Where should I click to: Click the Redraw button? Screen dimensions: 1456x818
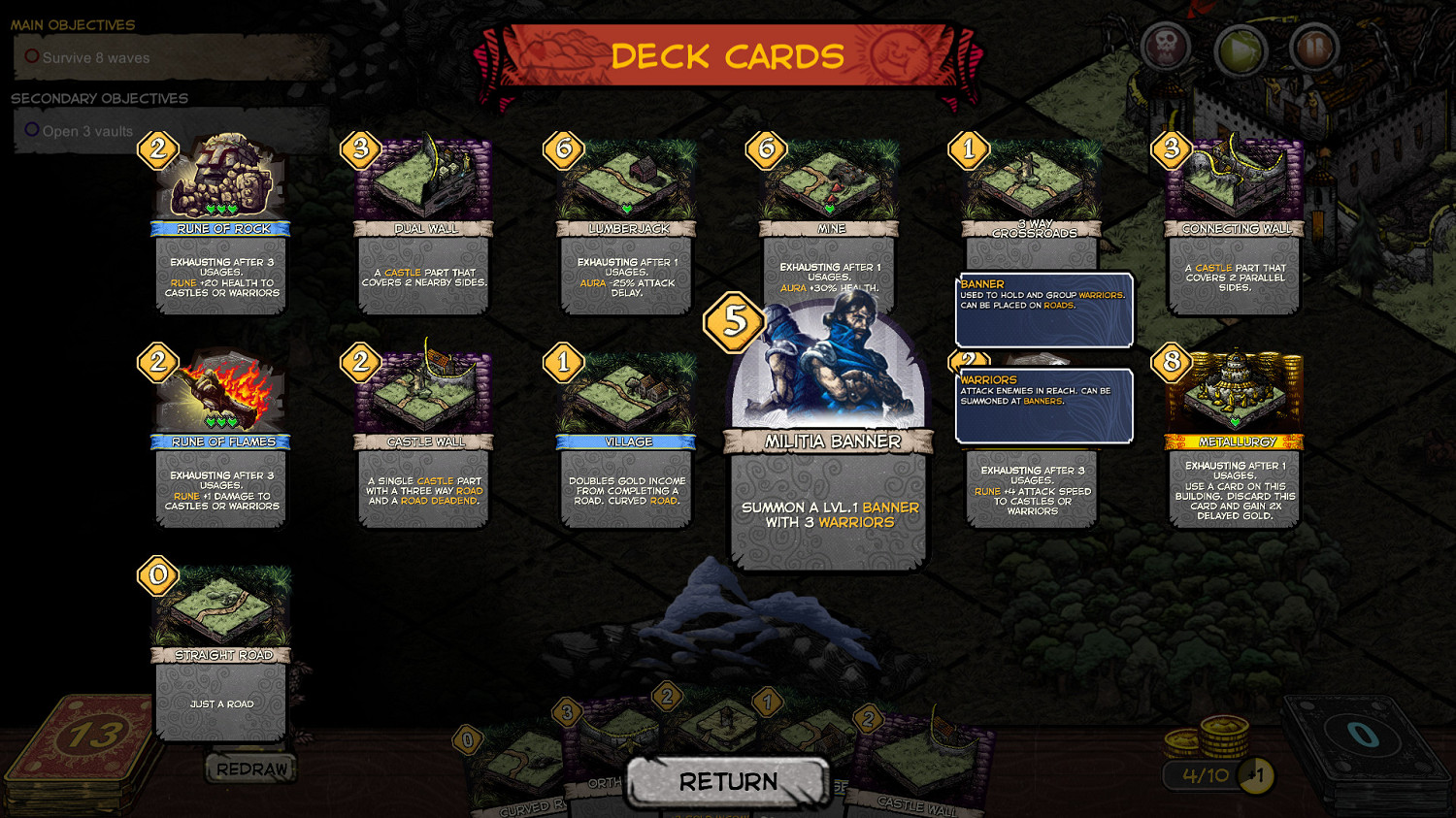point(248,769)
